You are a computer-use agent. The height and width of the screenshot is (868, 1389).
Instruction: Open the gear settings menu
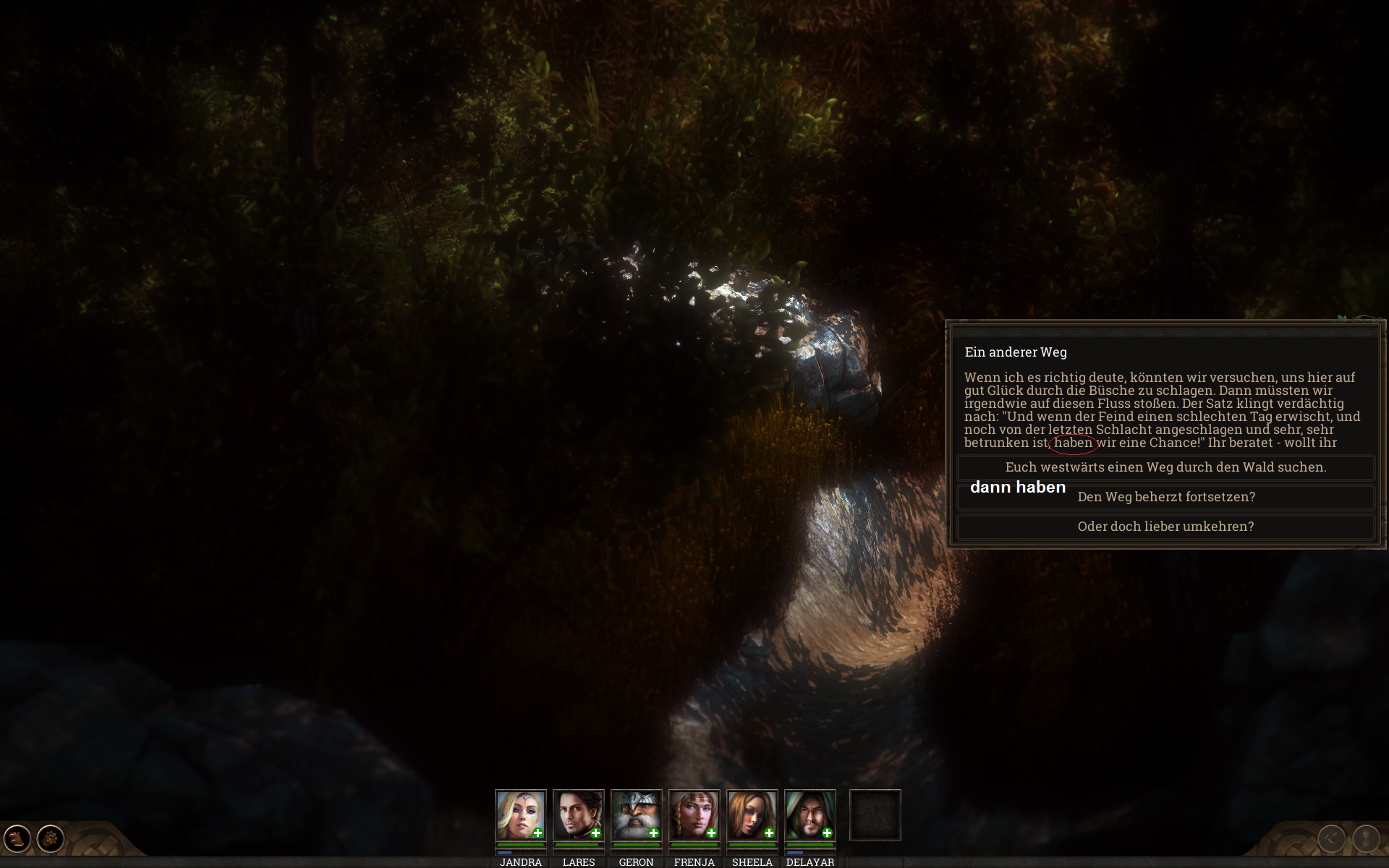pos(51,839)
